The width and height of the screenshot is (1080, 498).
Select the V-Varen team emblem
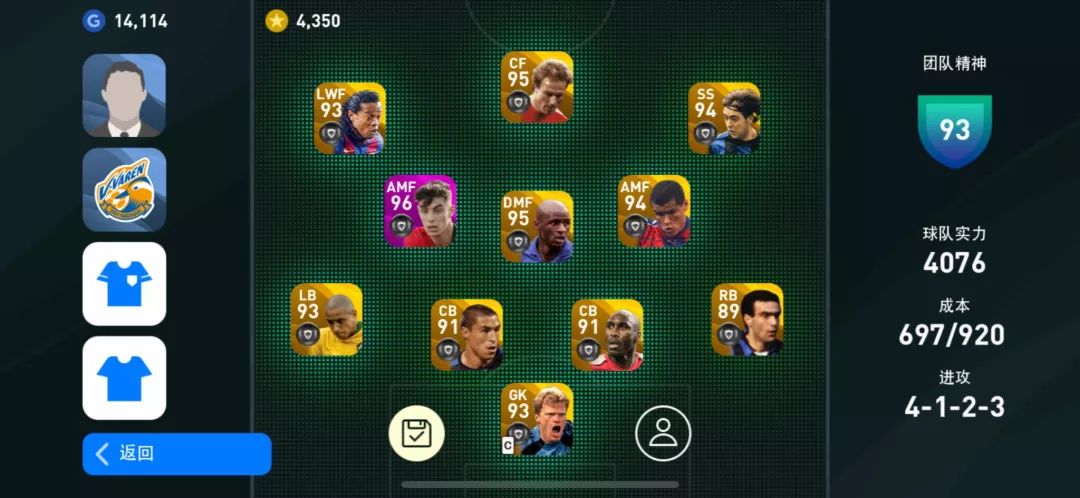[124, 190]
